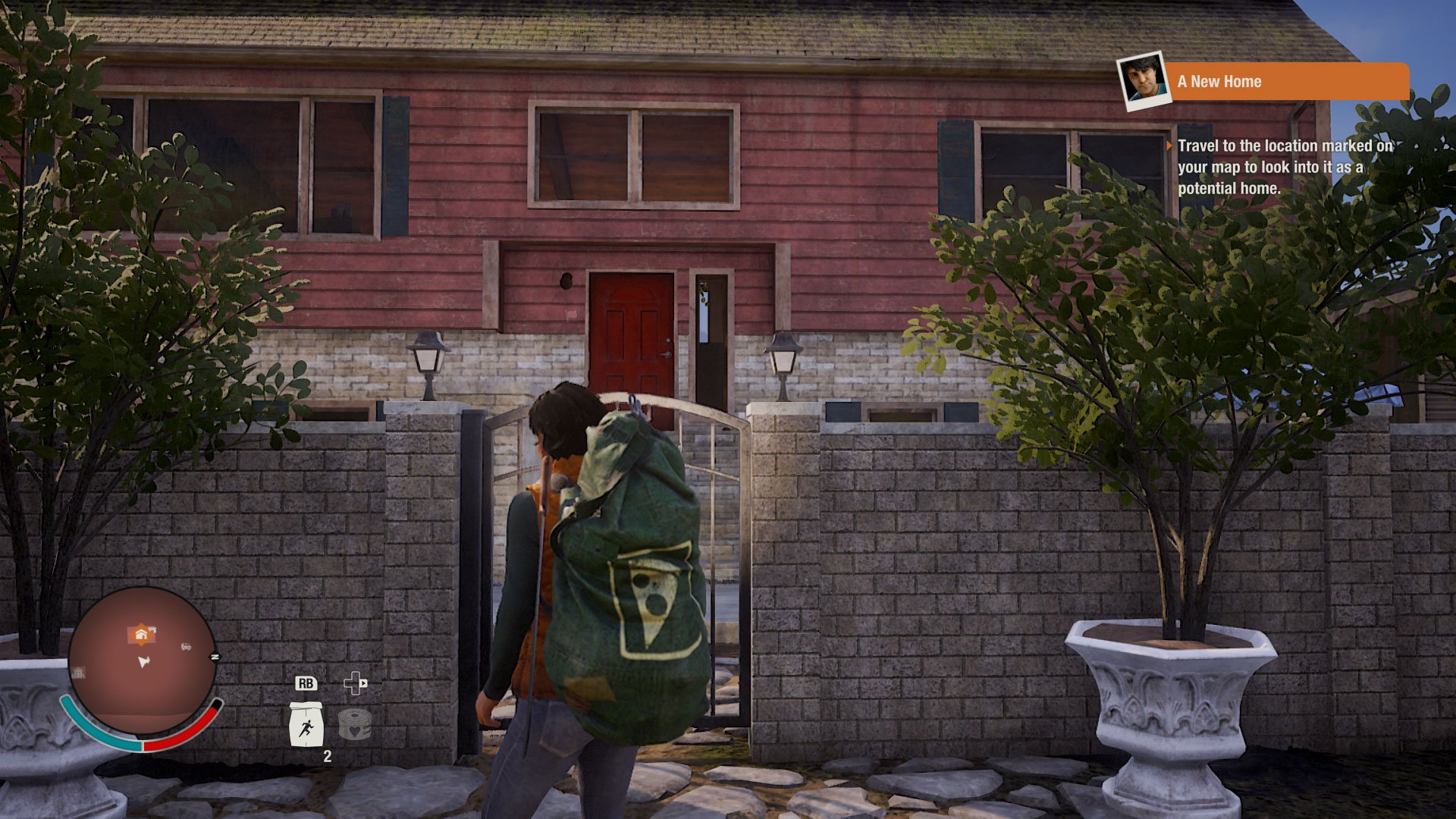Click the character portrait photo
This screenshot has width=1456, height=819.
pos(1144,80)
